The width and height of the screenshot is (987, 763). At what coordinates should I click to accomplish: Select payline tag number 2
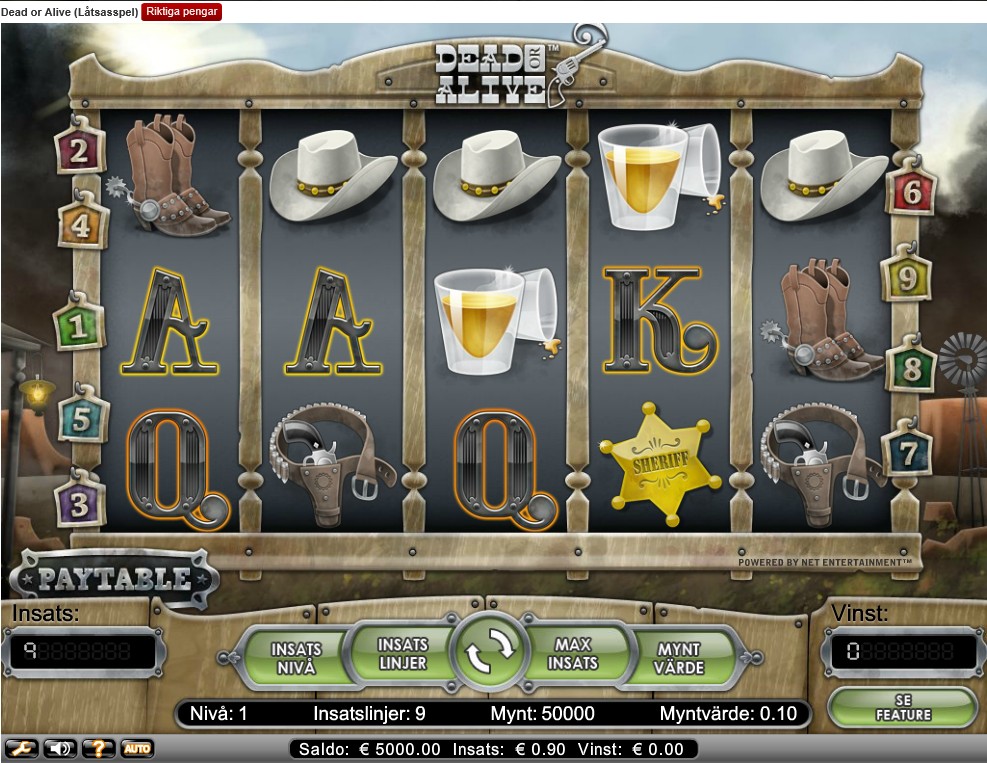click(74, 152)
